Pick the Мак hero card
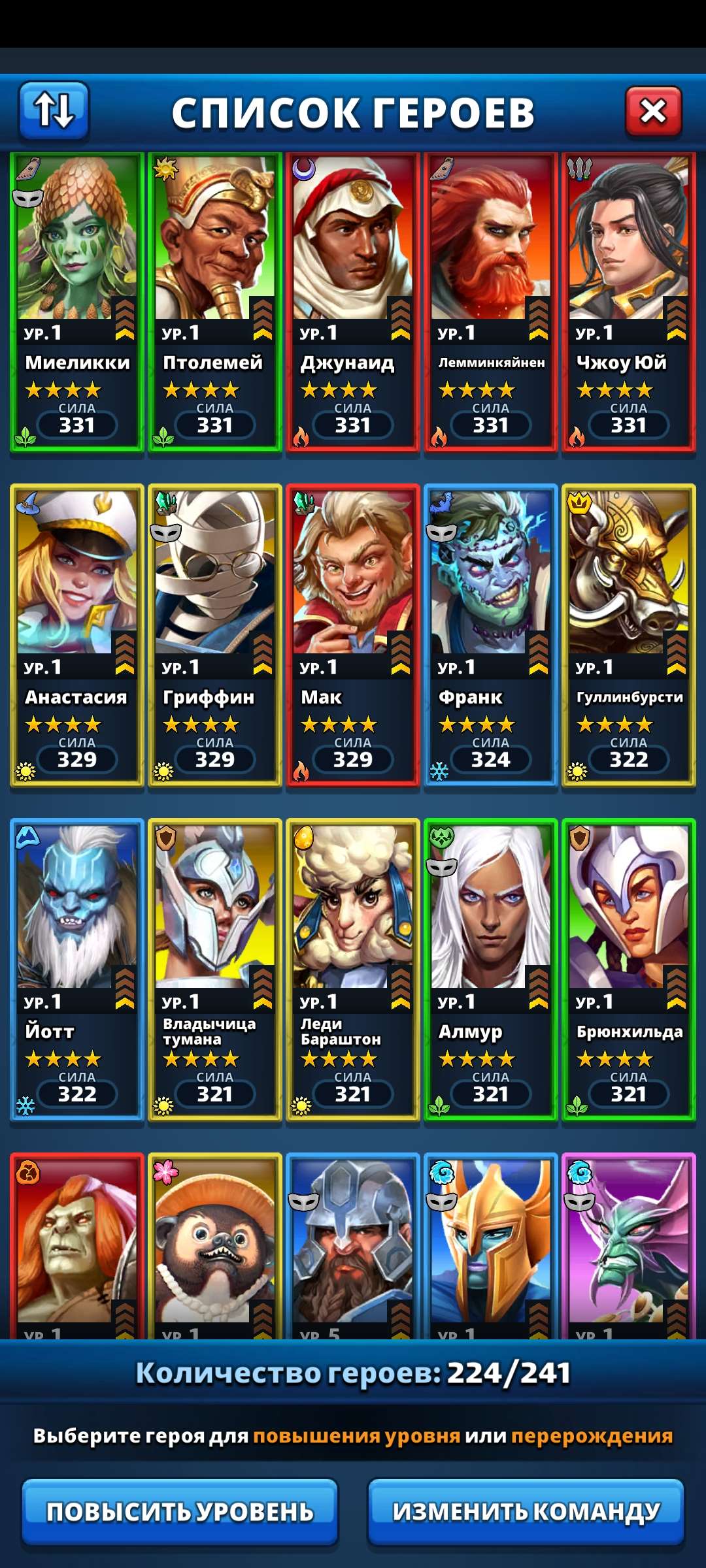The height and width of the screenshot is (1568, 706). pyautogui.click(x=353, y=635)
